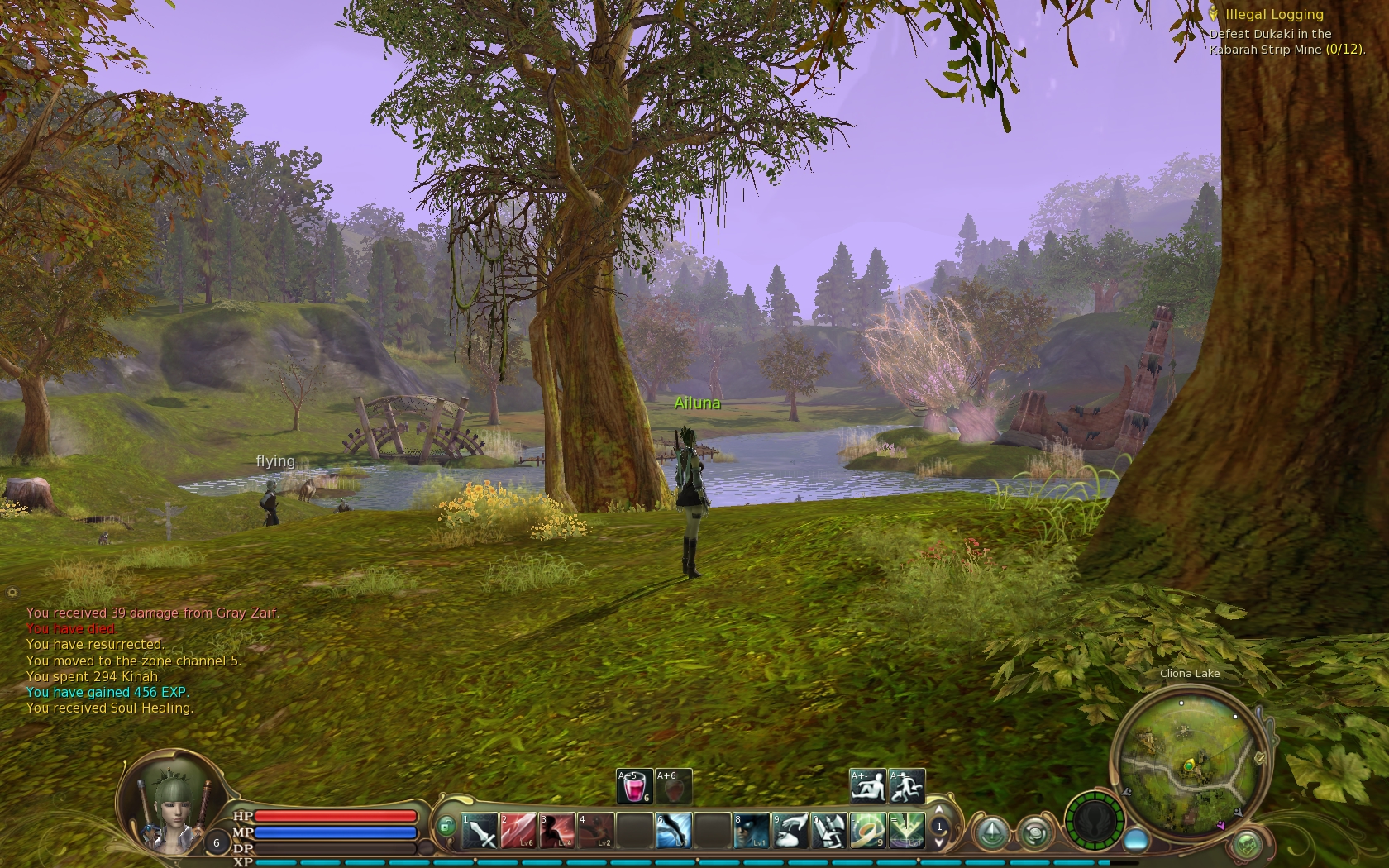The height and width of the screenshot is (868, 1389).
Task: Use the masked face skill in slot 8
Action: pos(751,830)
